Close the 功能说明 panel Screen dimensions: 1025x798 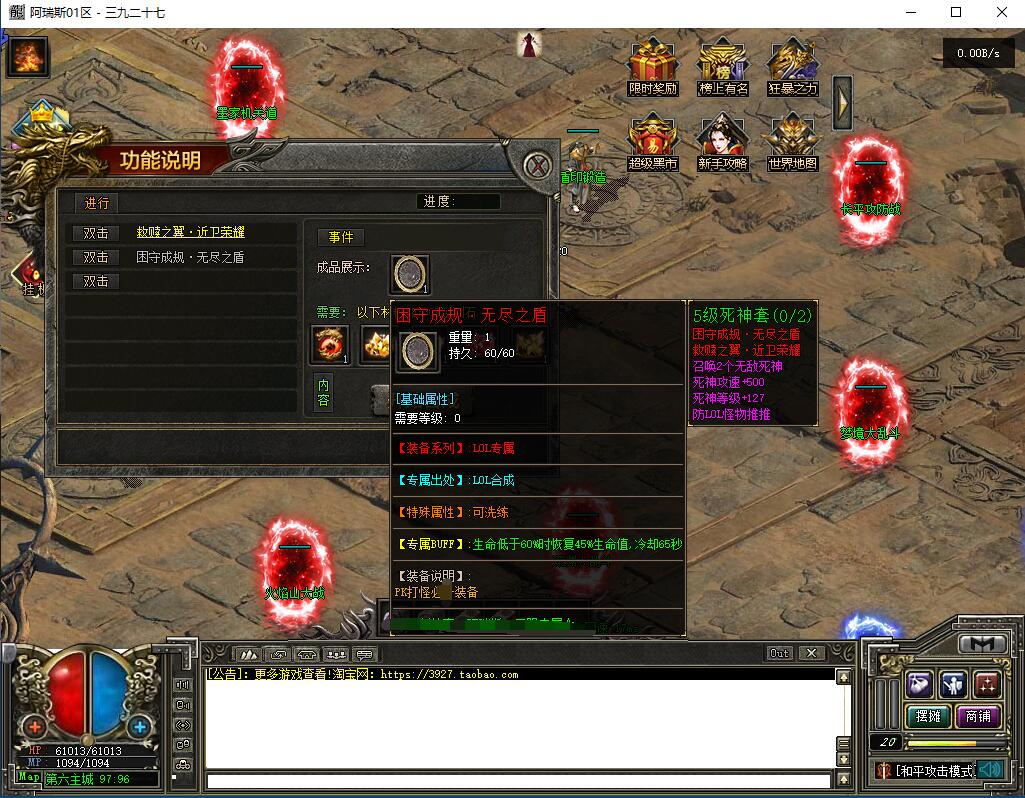click(x=538, y=165)
